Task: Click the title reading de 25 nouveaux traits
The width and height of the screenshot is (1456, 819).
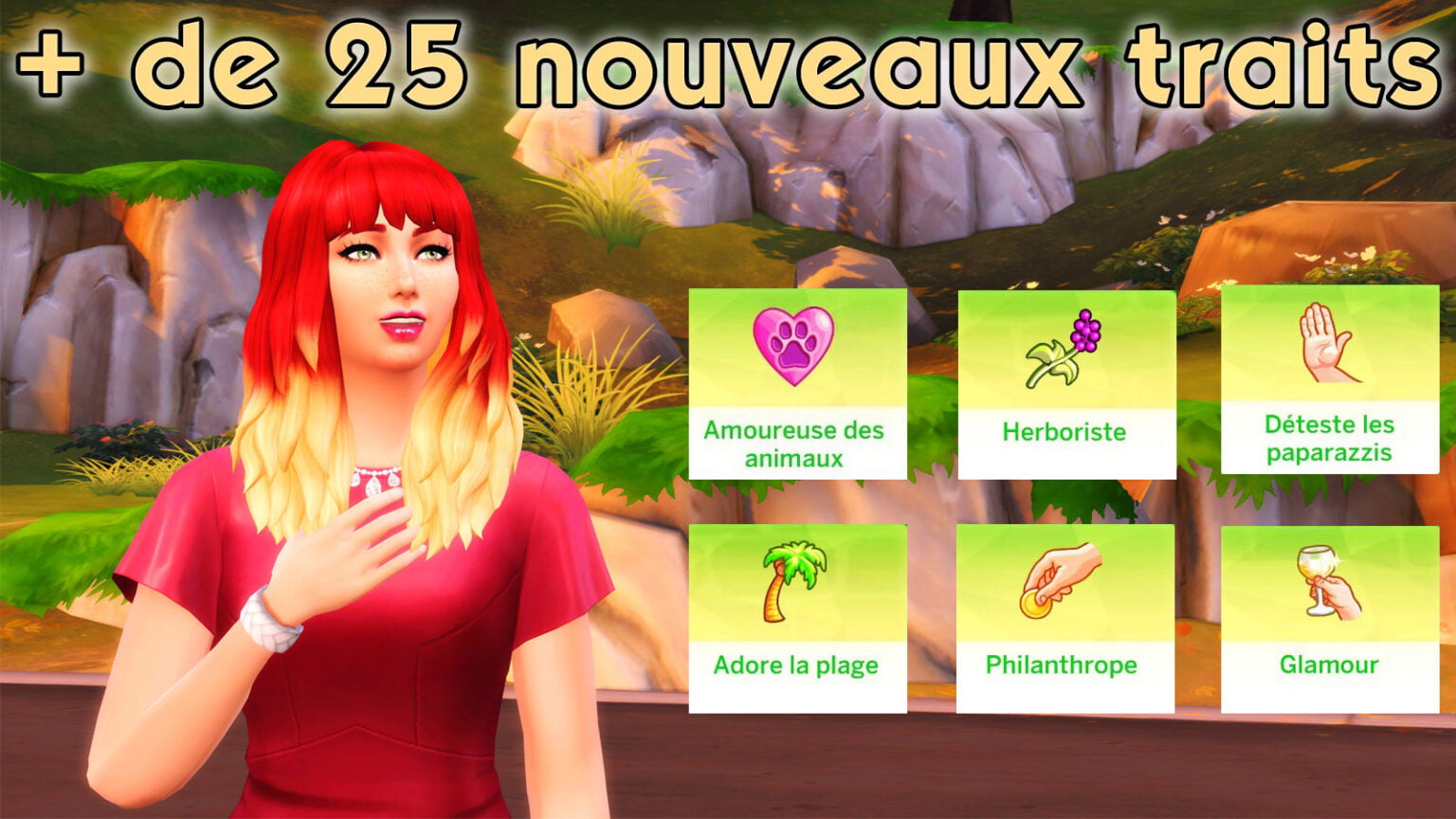Action: tap(730, 62)
